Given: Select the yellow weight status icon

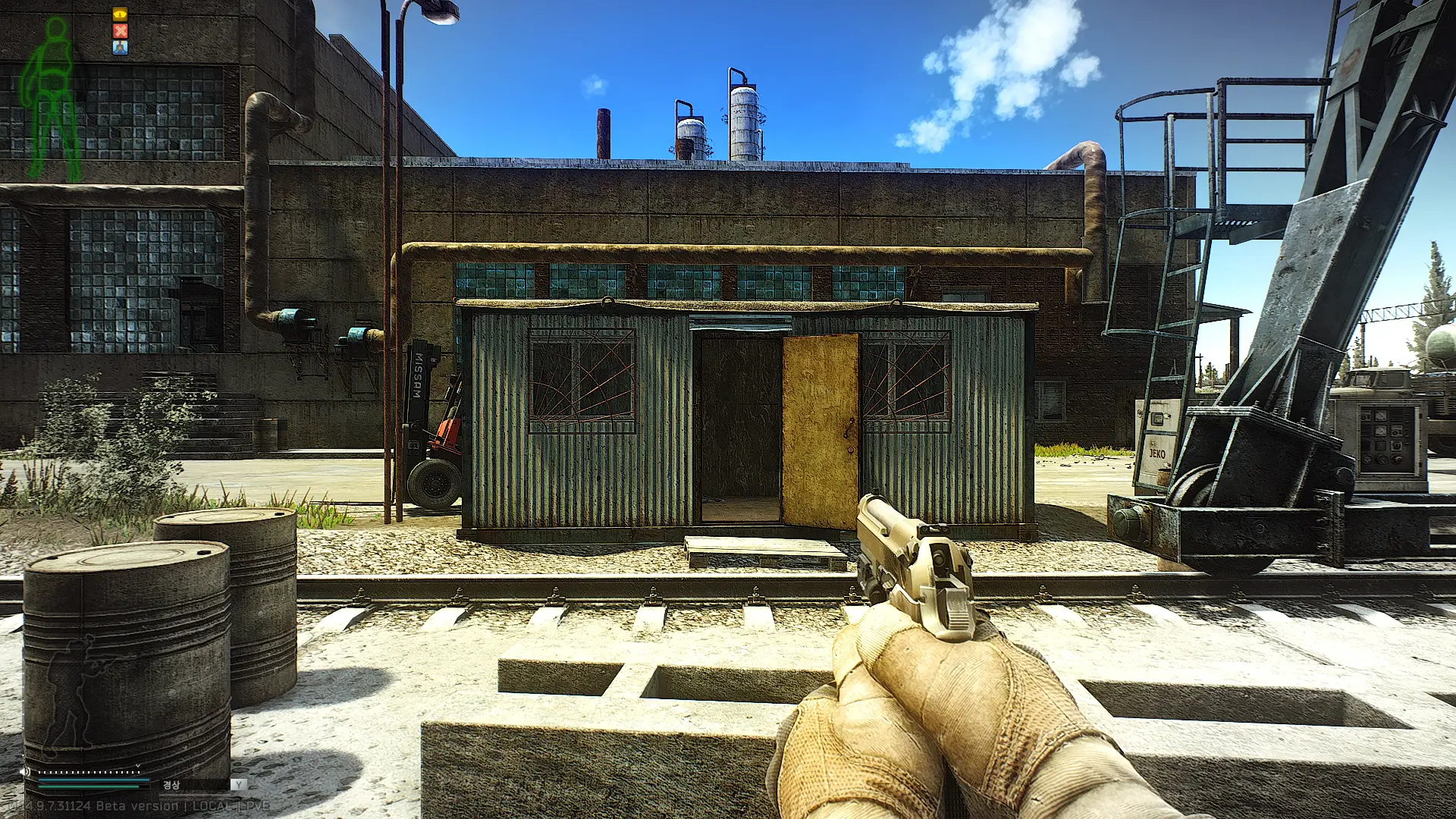Looking at the screenshot, I should (120, 14).
